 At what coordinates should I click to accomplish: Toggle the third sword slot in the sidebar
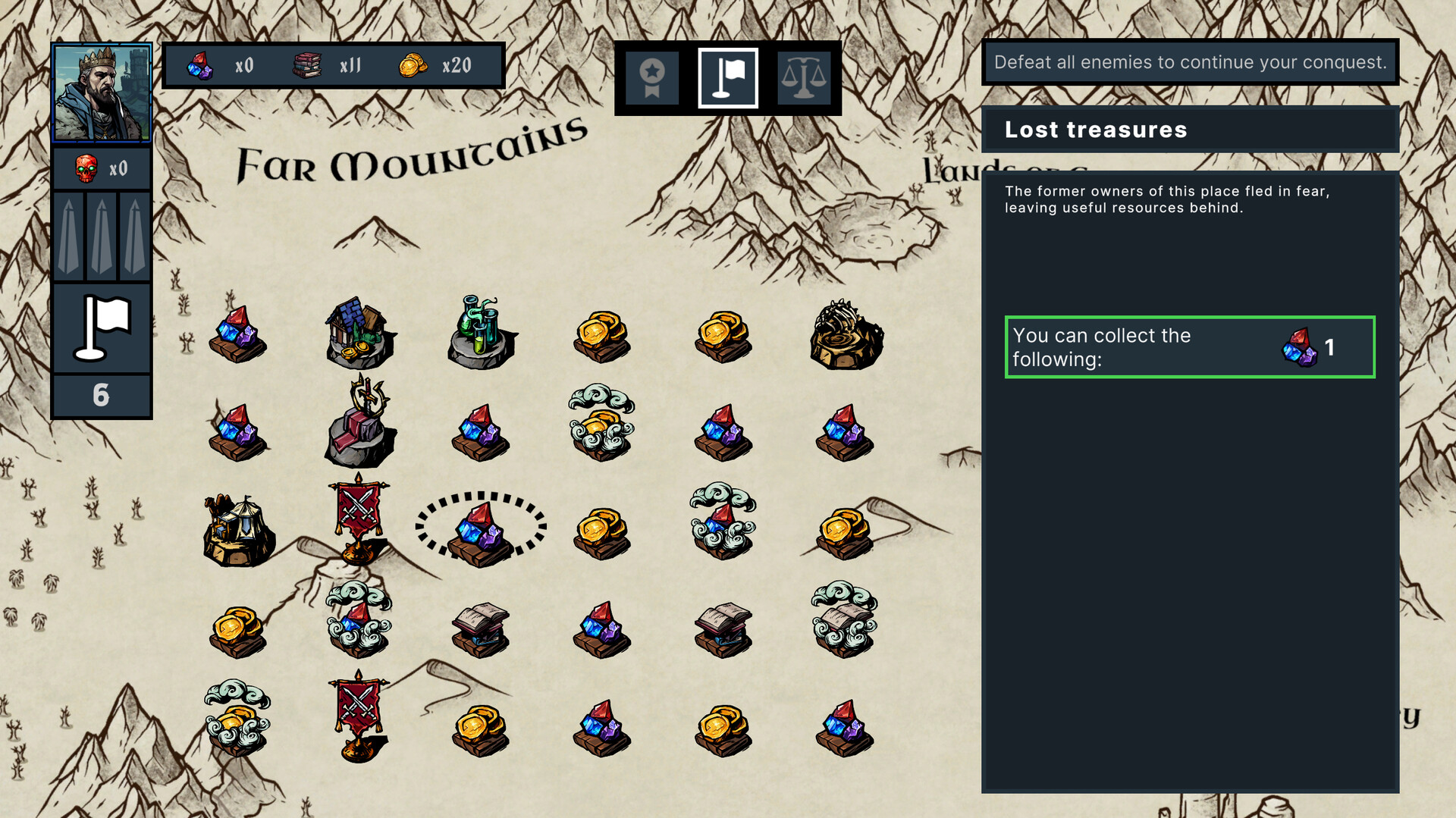coord(134,235)
